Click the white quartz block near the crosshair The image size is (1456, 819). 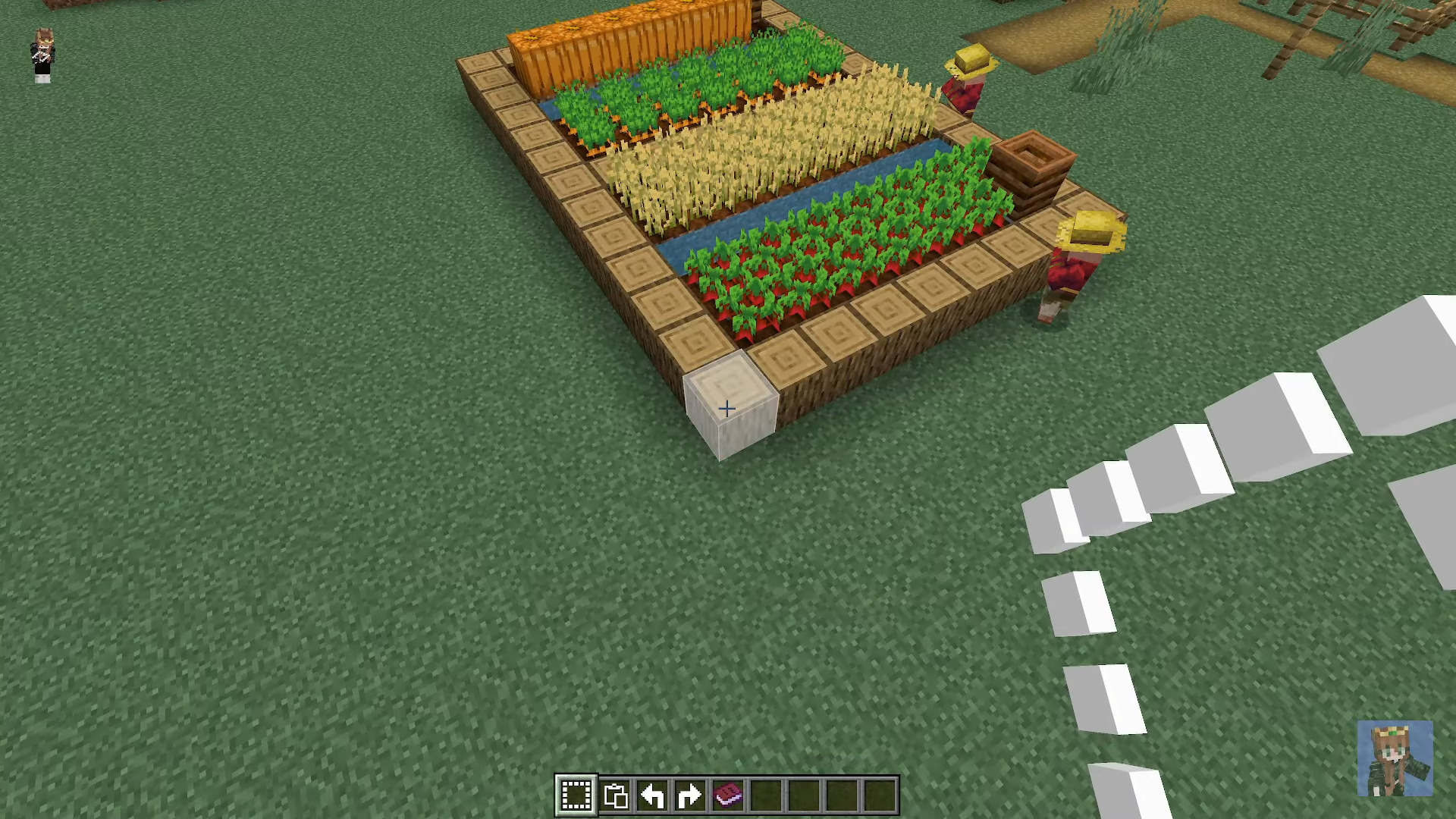click(x=726, y=409)
